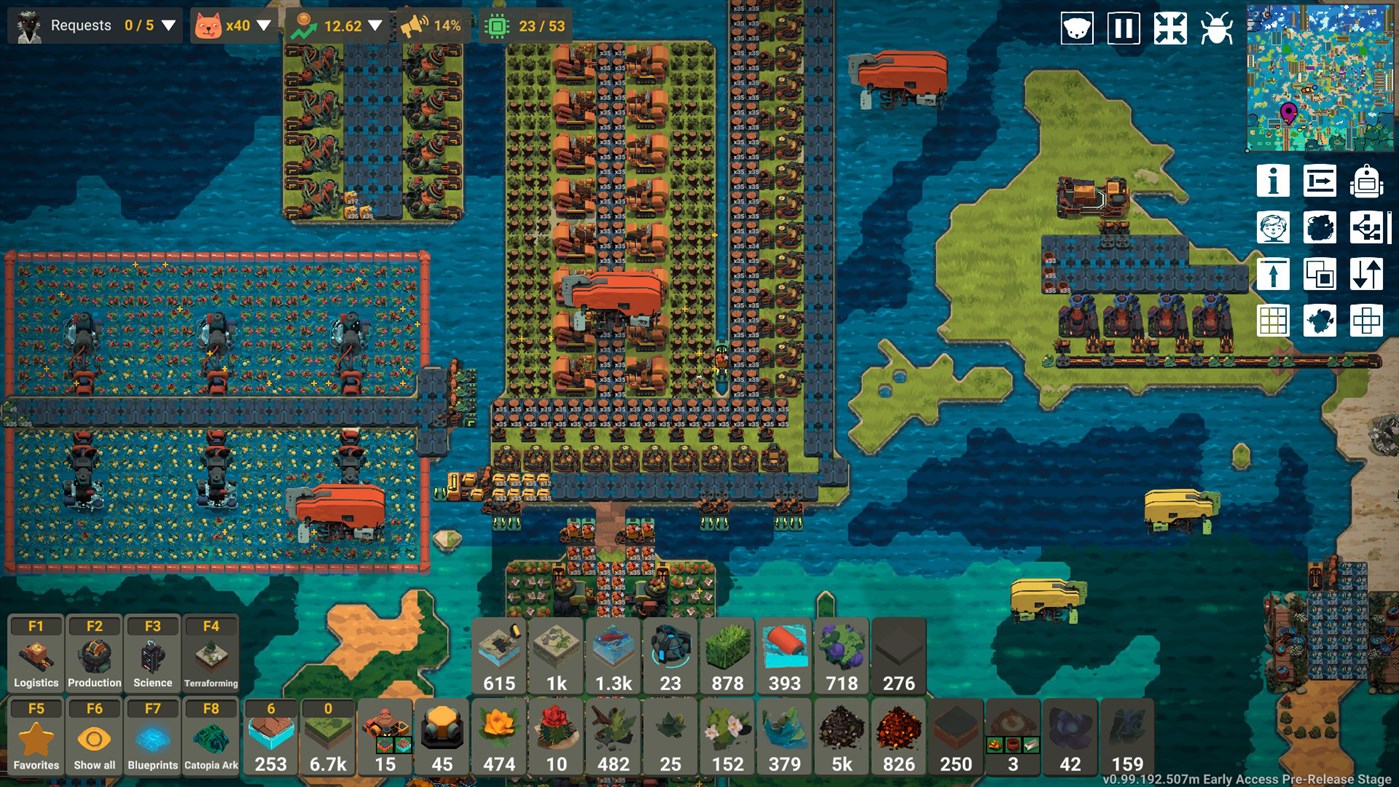
Task: Click the cat head icon top right
Action: (x=1075, y=28)
